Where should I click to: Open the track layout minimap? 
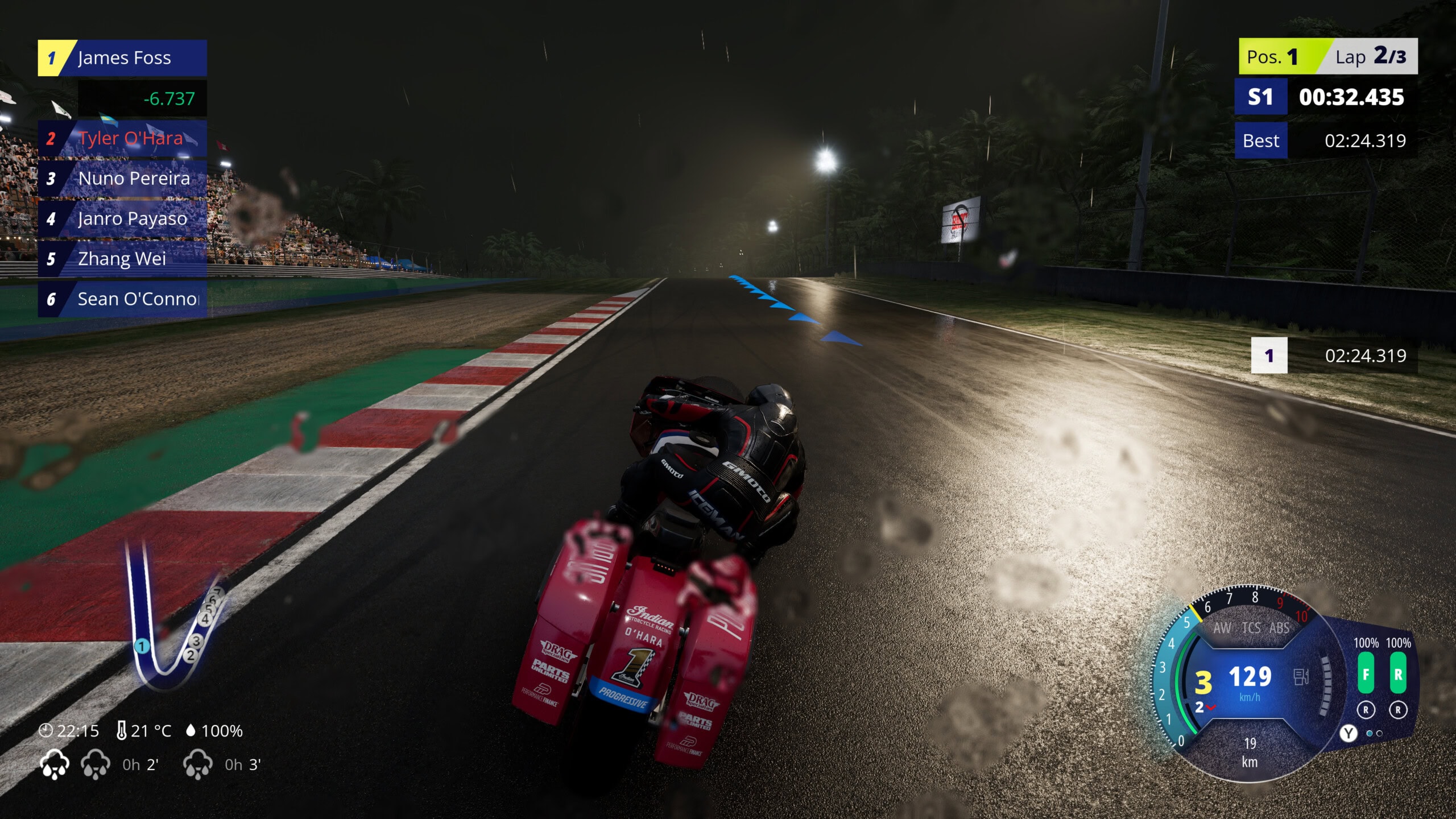tap(171, 620)
